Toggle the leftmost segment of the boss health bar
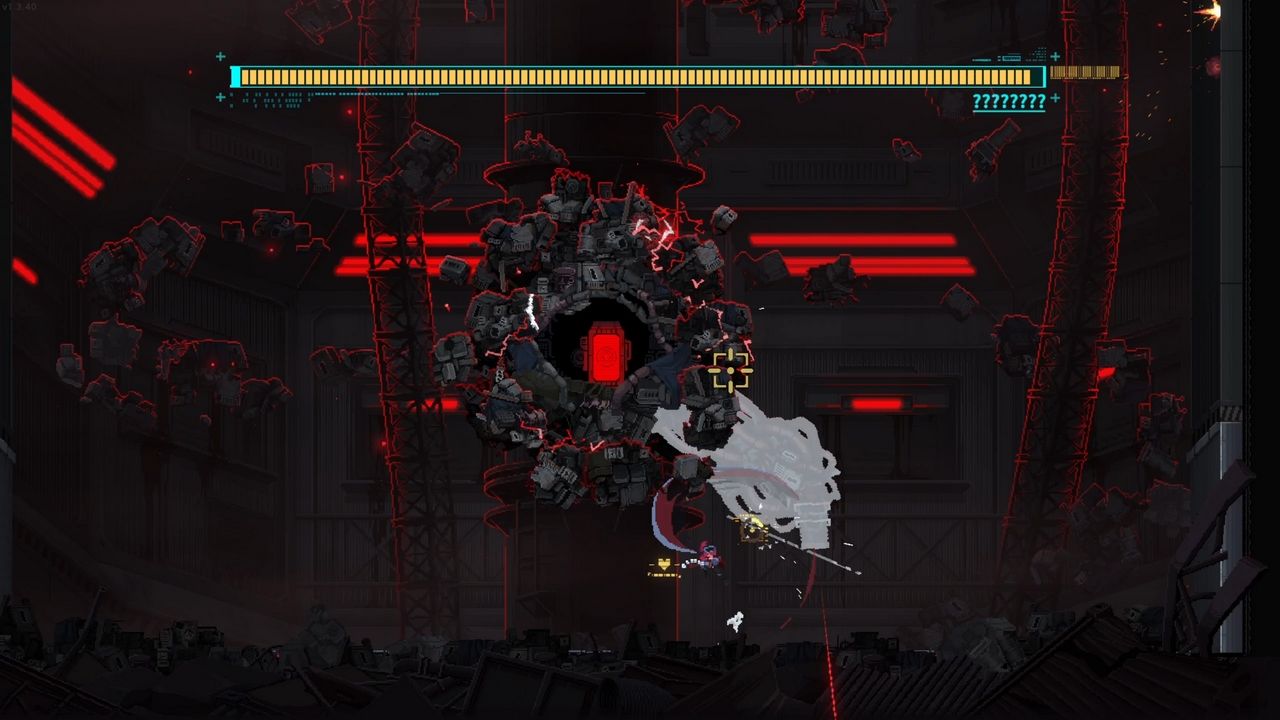 coord(246,75)
